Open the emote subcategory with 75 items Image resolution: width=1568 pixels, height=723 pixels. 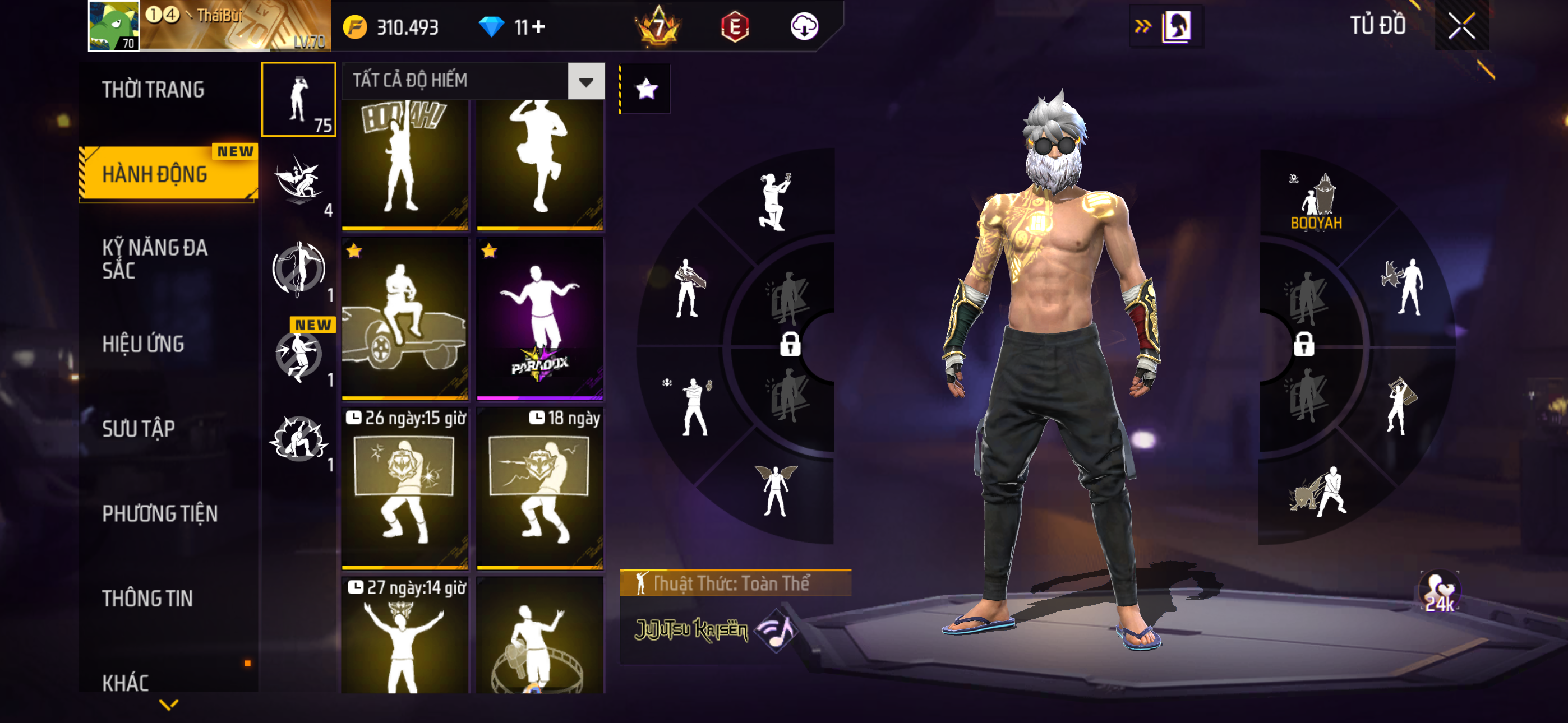[x=298, y=99]
